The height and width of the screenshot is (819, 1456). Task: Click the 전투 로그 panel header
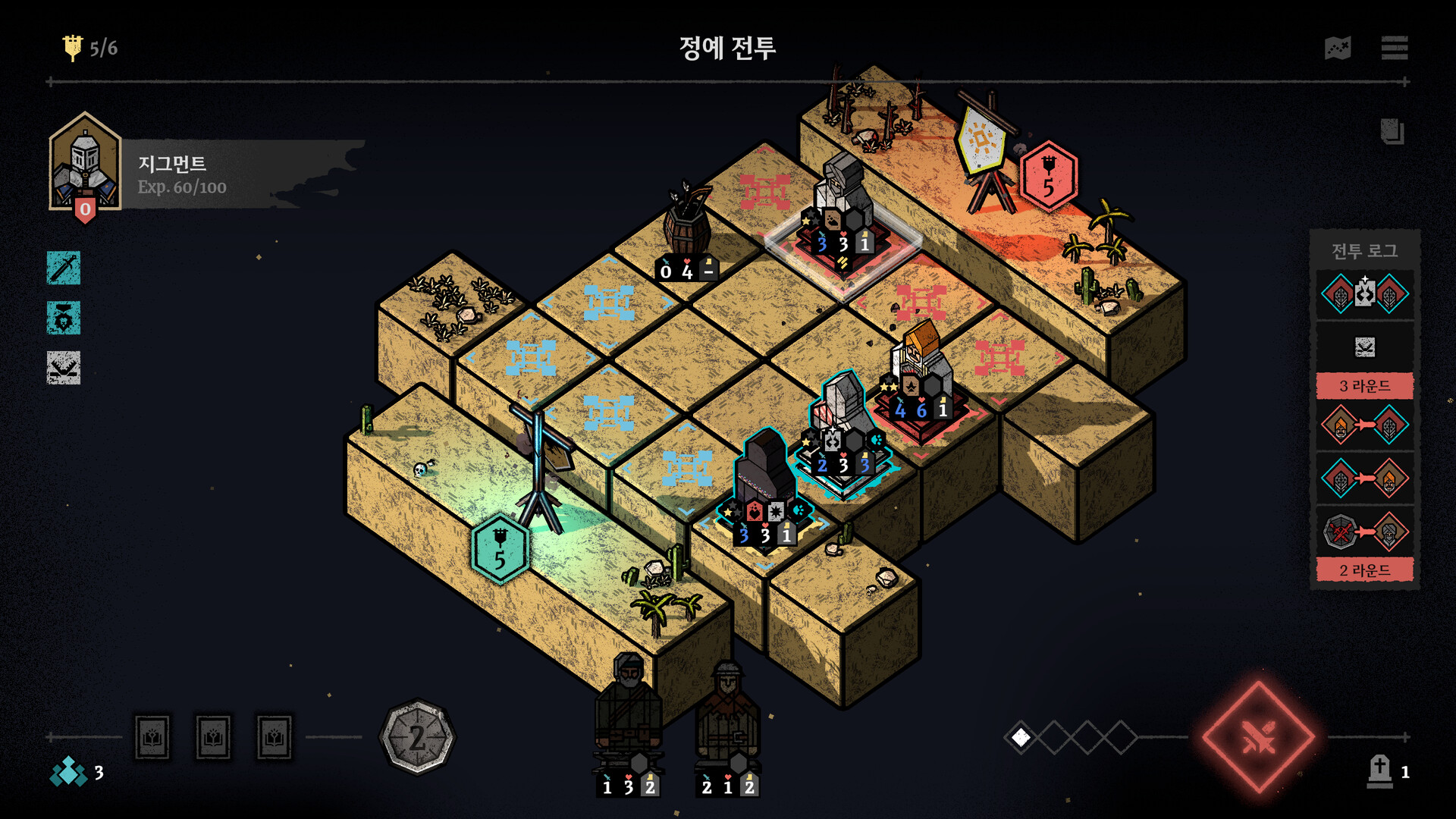pos(1363,252)
